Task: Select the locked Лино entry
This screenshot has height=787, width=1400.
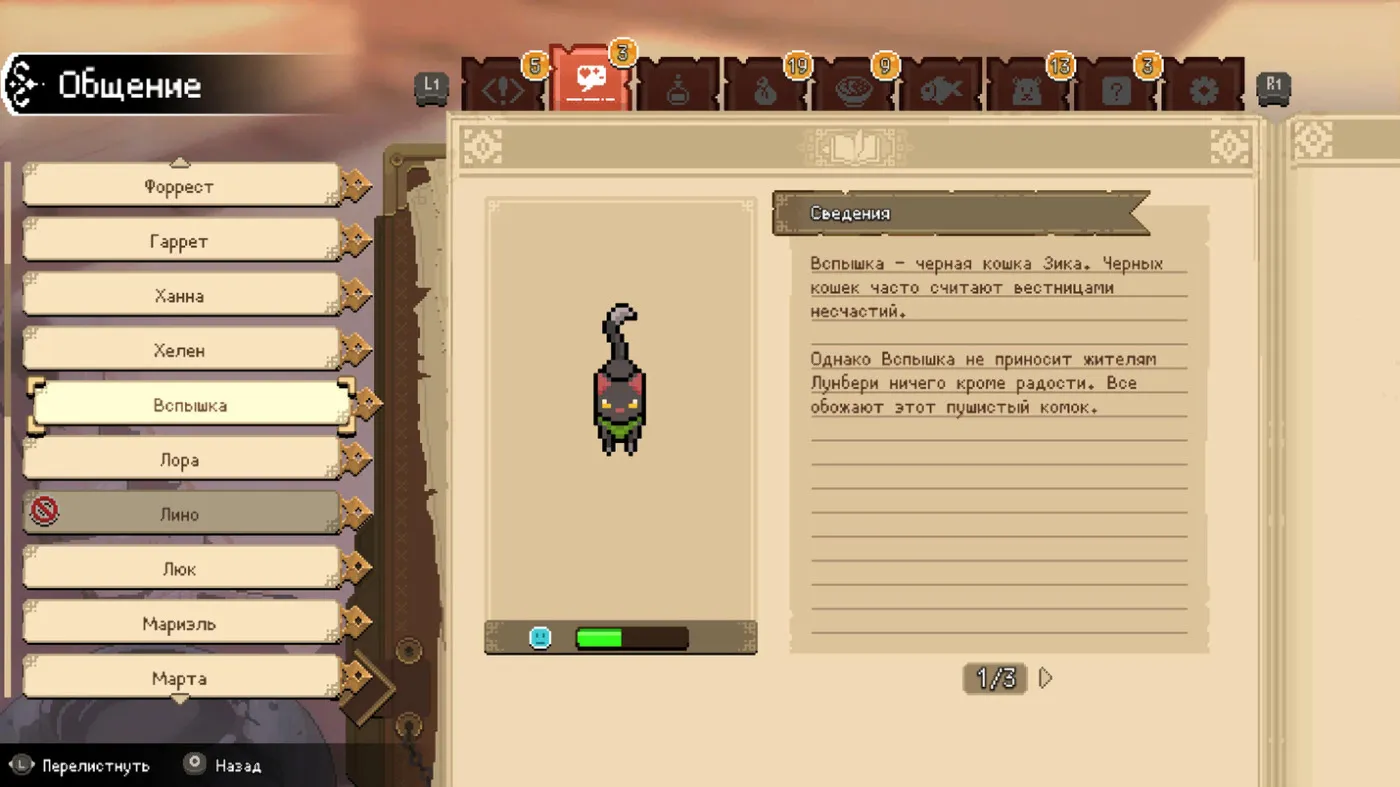Action: (180, 514)
